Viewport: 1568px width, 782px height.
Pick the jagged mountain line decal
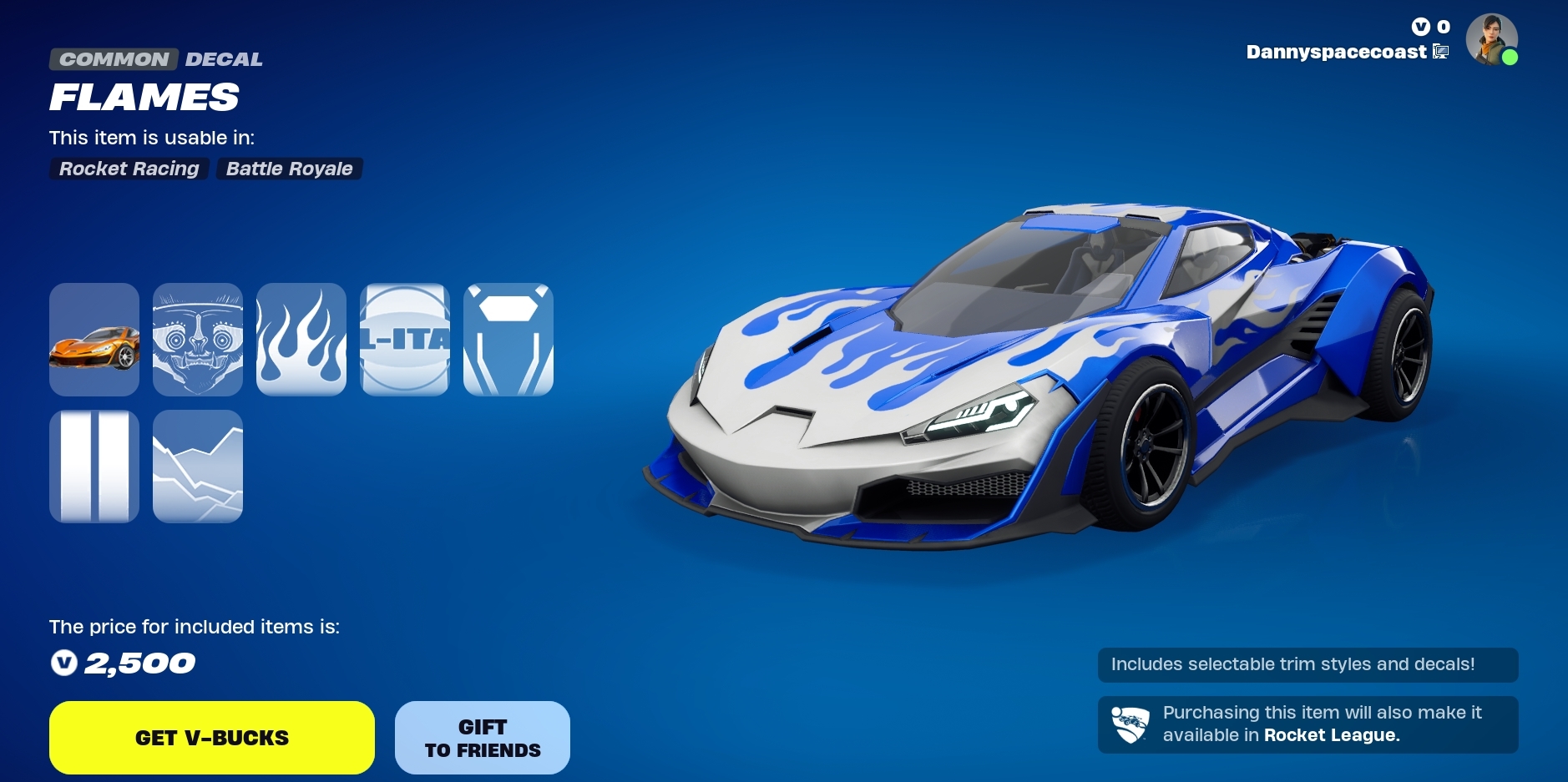click(x=198, y=467)
